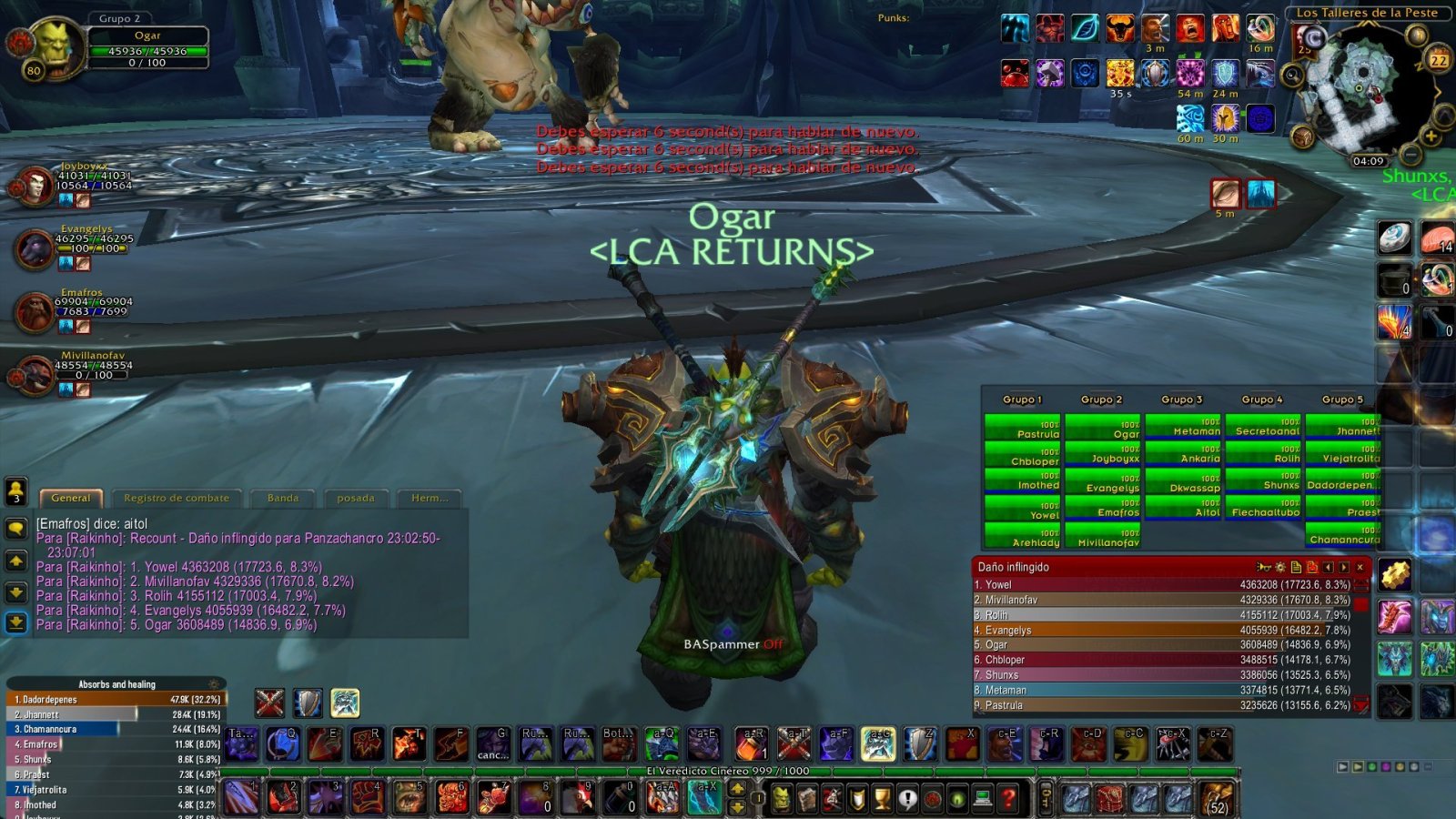Open the posada chat tab

356,498
